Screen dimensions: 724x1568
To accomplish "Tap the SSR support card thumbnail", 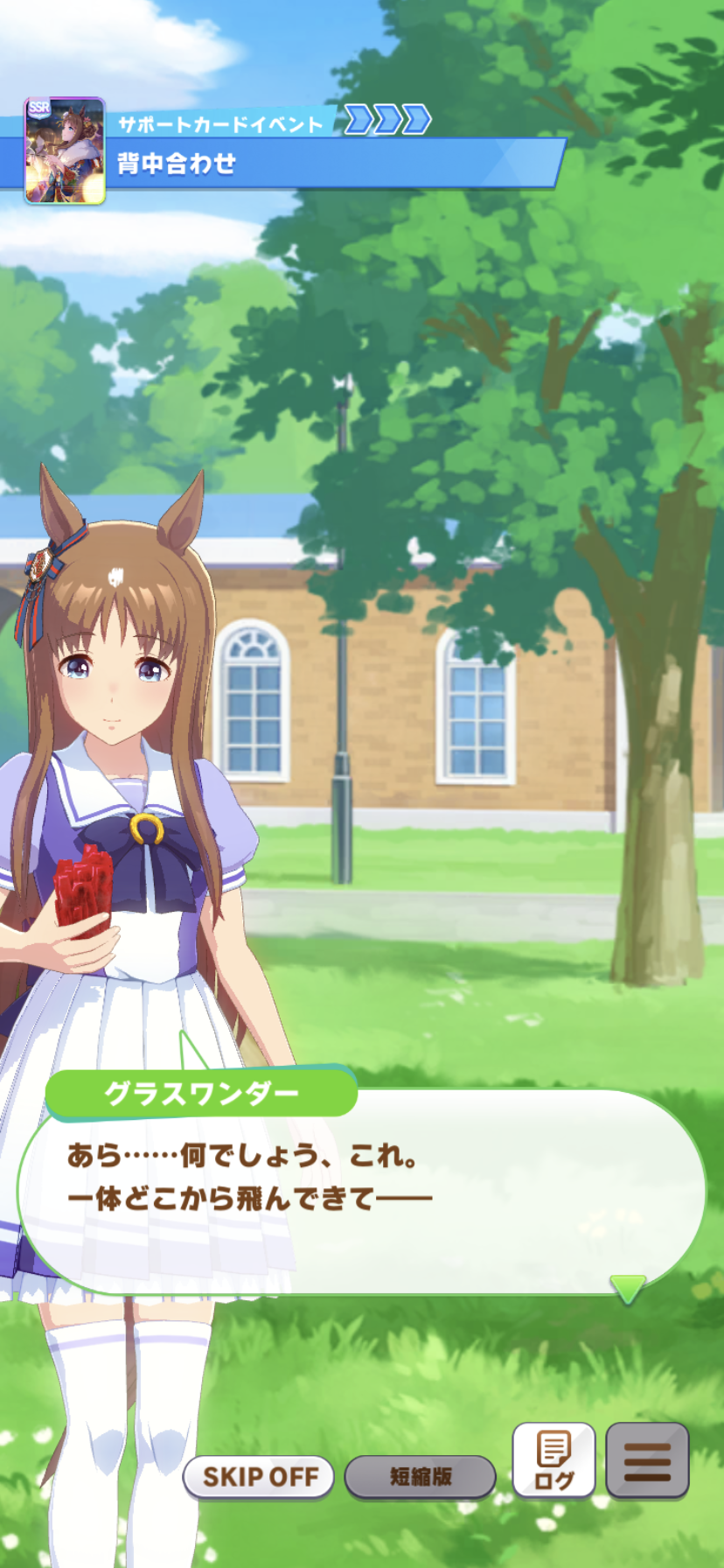I will click(65, 150).
